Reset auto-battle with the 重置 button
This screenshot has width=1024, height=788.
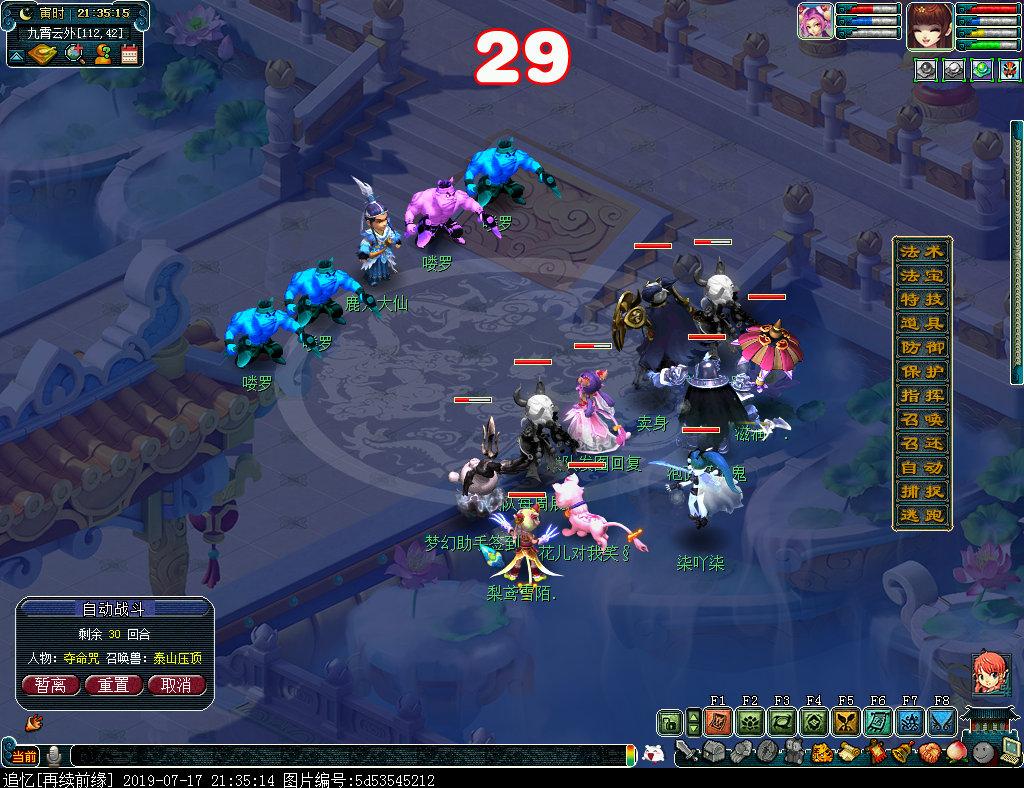[x=113, y=685]
